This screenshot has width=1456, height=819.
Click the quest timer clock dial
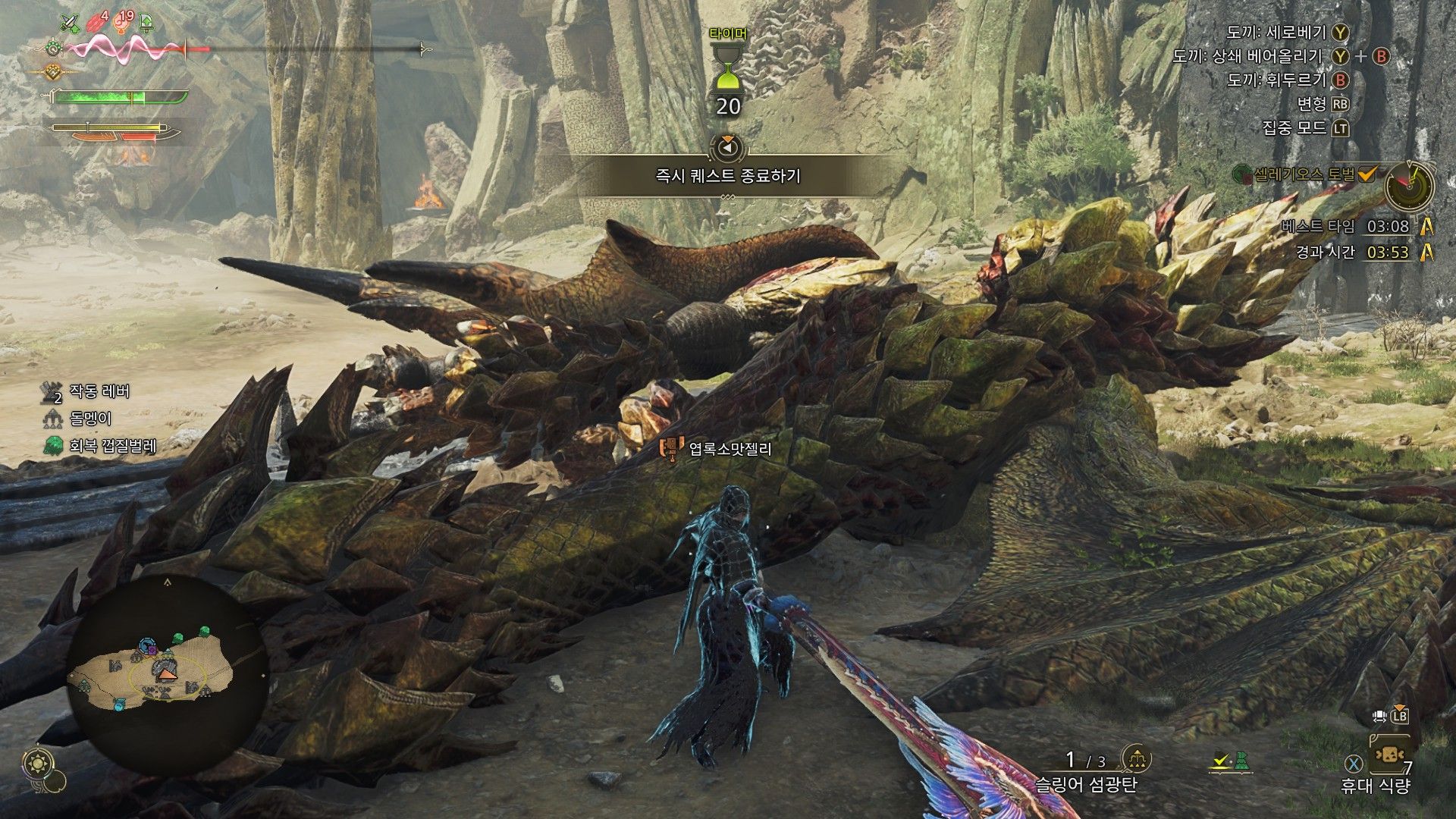click(x=1409, y=185)
